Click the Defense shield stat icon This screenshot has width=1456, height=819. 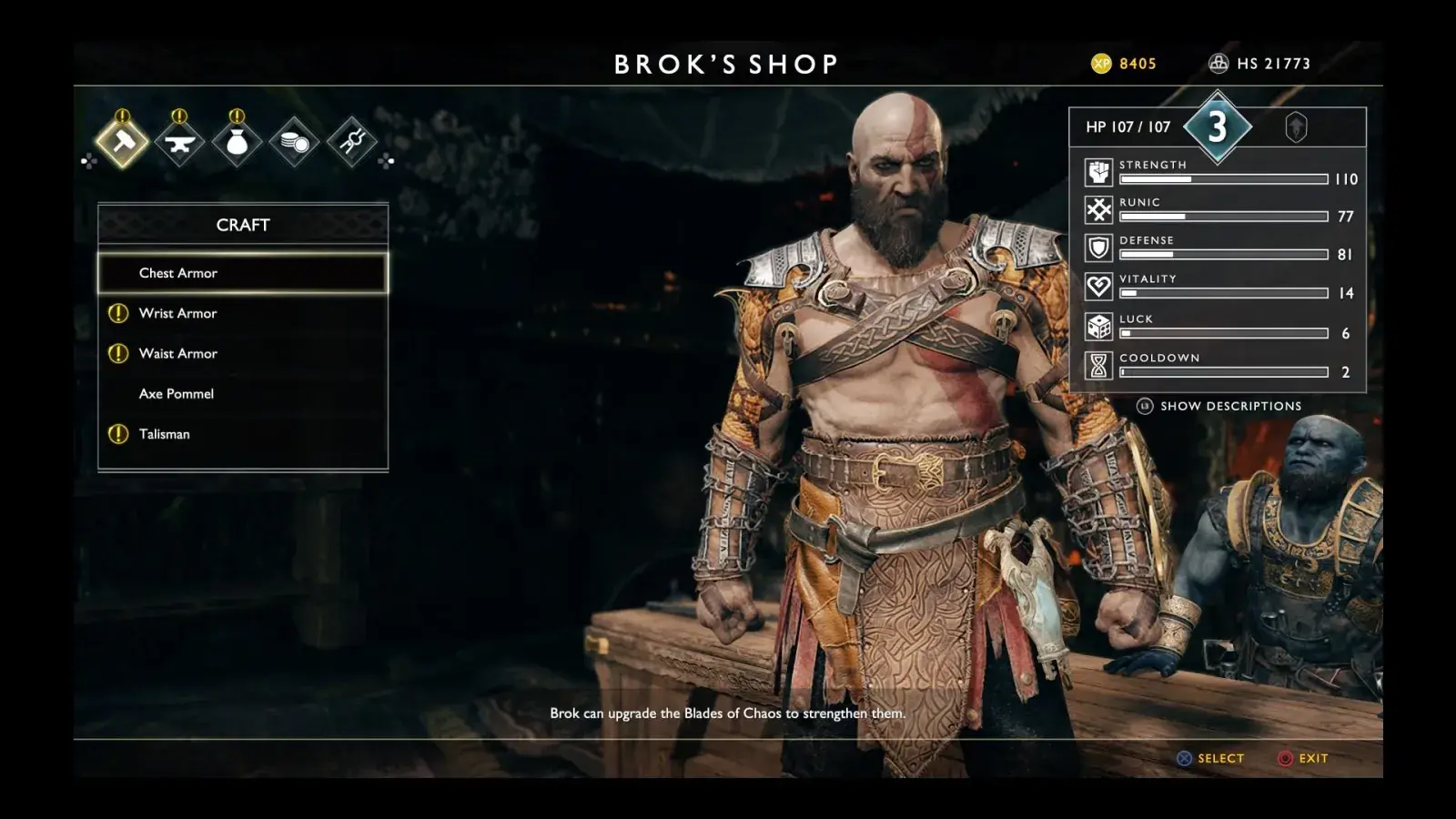(x=1098, y=248)
